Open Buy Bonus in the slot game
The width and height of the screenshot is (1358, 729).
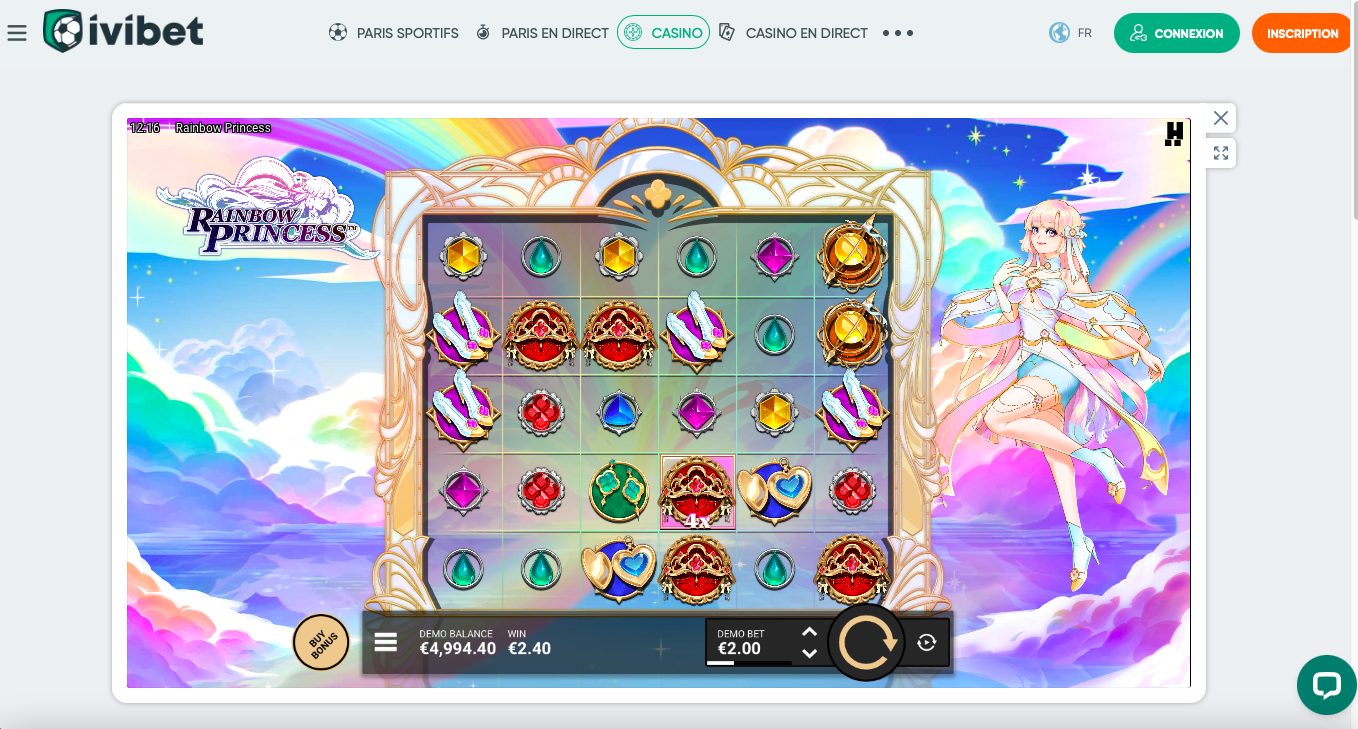(321, 641)
